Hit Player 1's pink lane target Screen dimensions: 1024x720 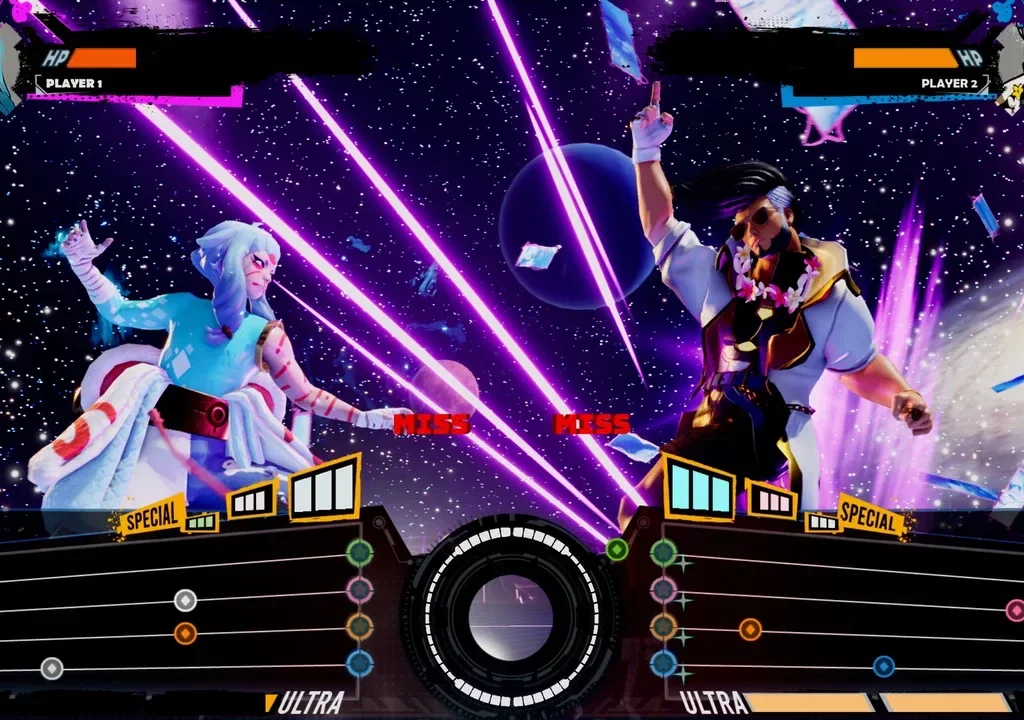[x=360, y=589]
